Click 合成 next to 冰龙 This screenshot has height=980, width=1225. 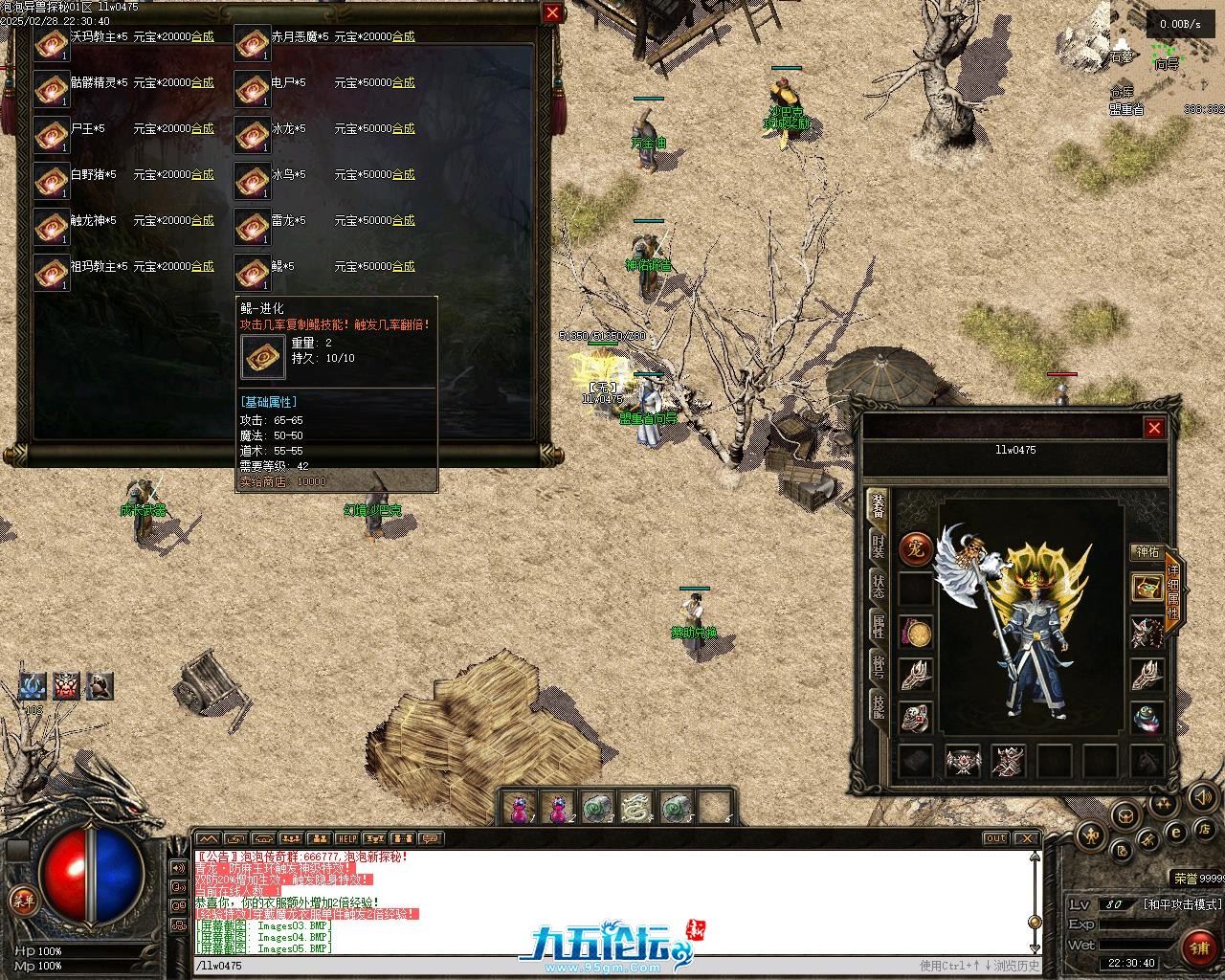(x=403, y=128)
